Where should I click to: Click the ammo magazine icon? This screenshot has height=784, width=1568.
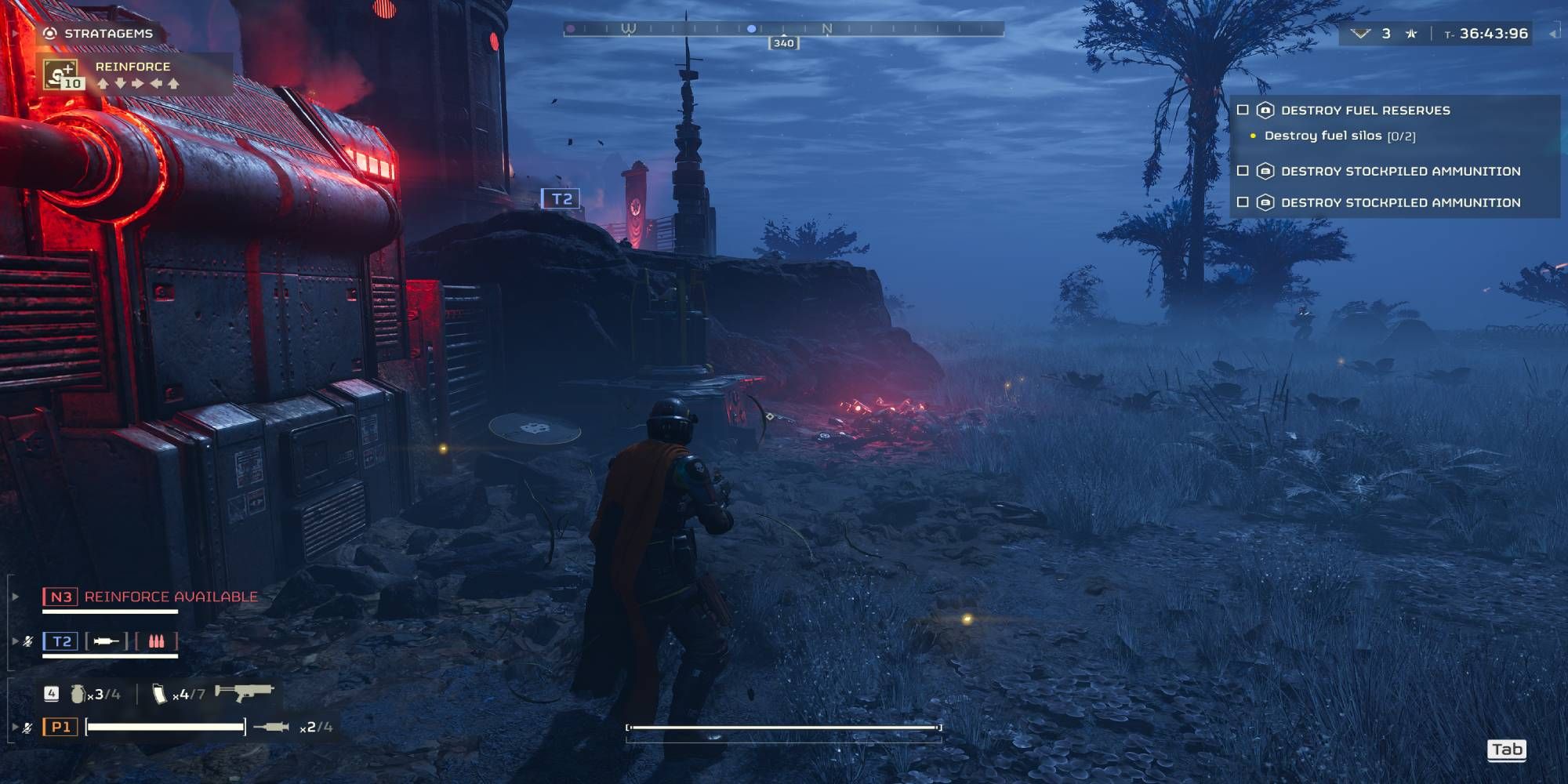(159, 694)
